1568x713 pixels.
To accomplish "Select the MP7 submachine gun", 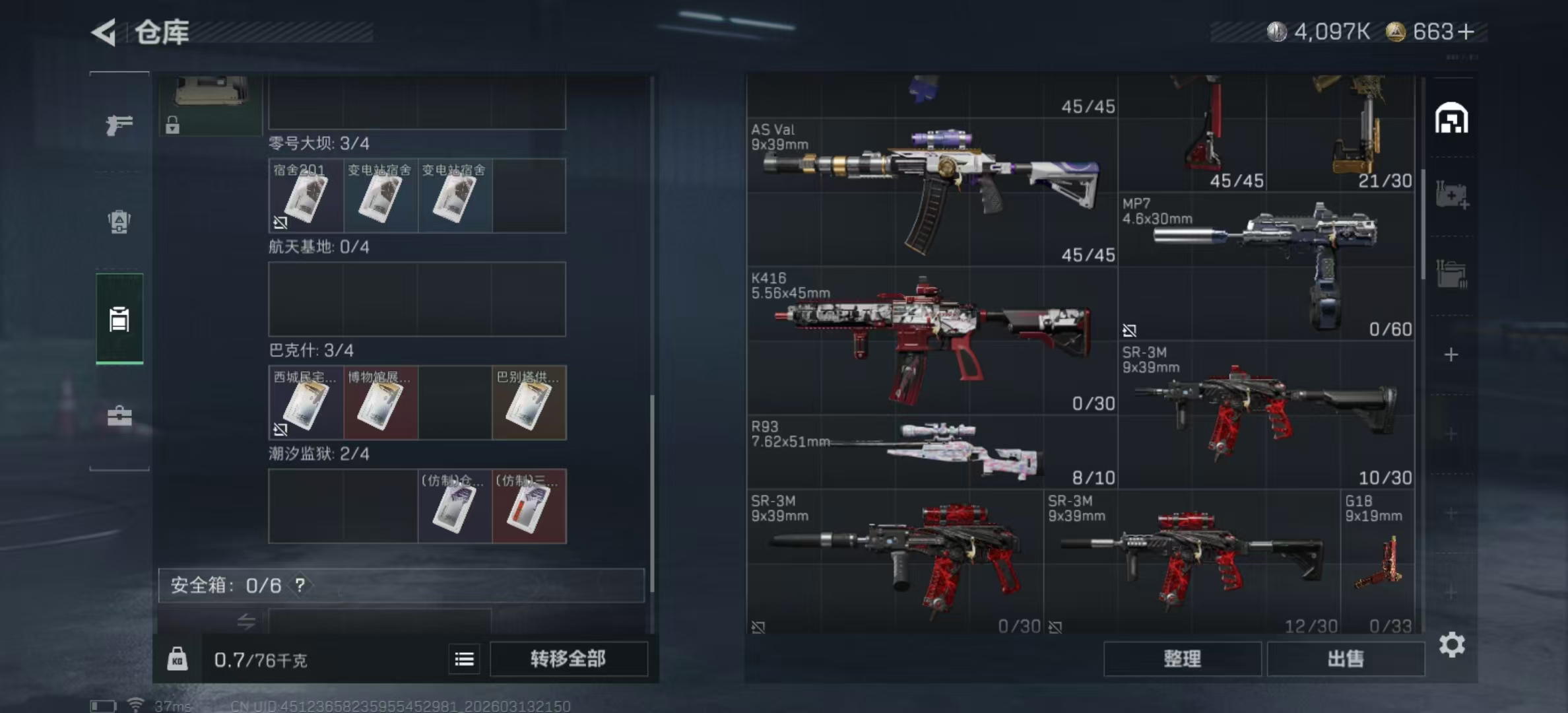I will click(x=1266, y=264).
